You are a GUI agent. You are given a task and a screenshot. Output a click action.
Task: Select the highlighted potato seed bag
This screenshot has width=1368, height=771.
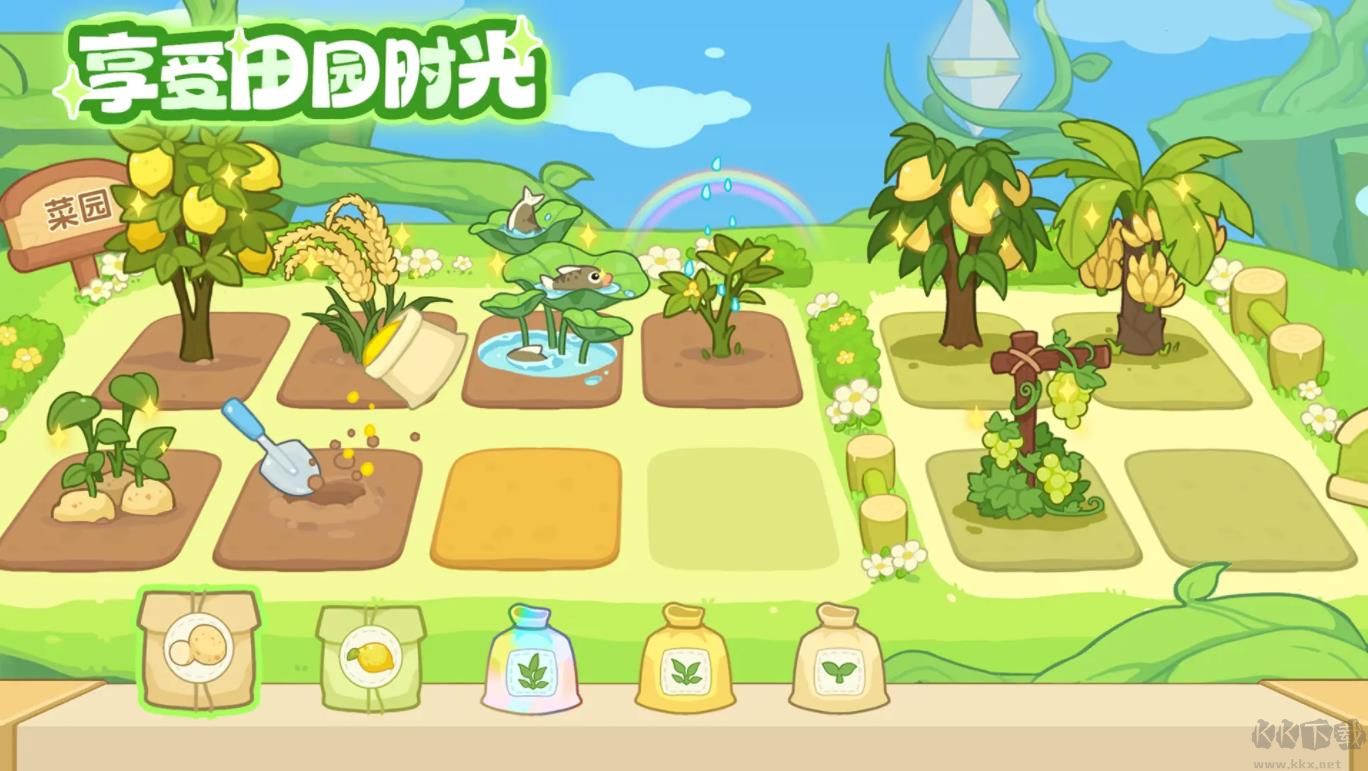coord(197,655)
